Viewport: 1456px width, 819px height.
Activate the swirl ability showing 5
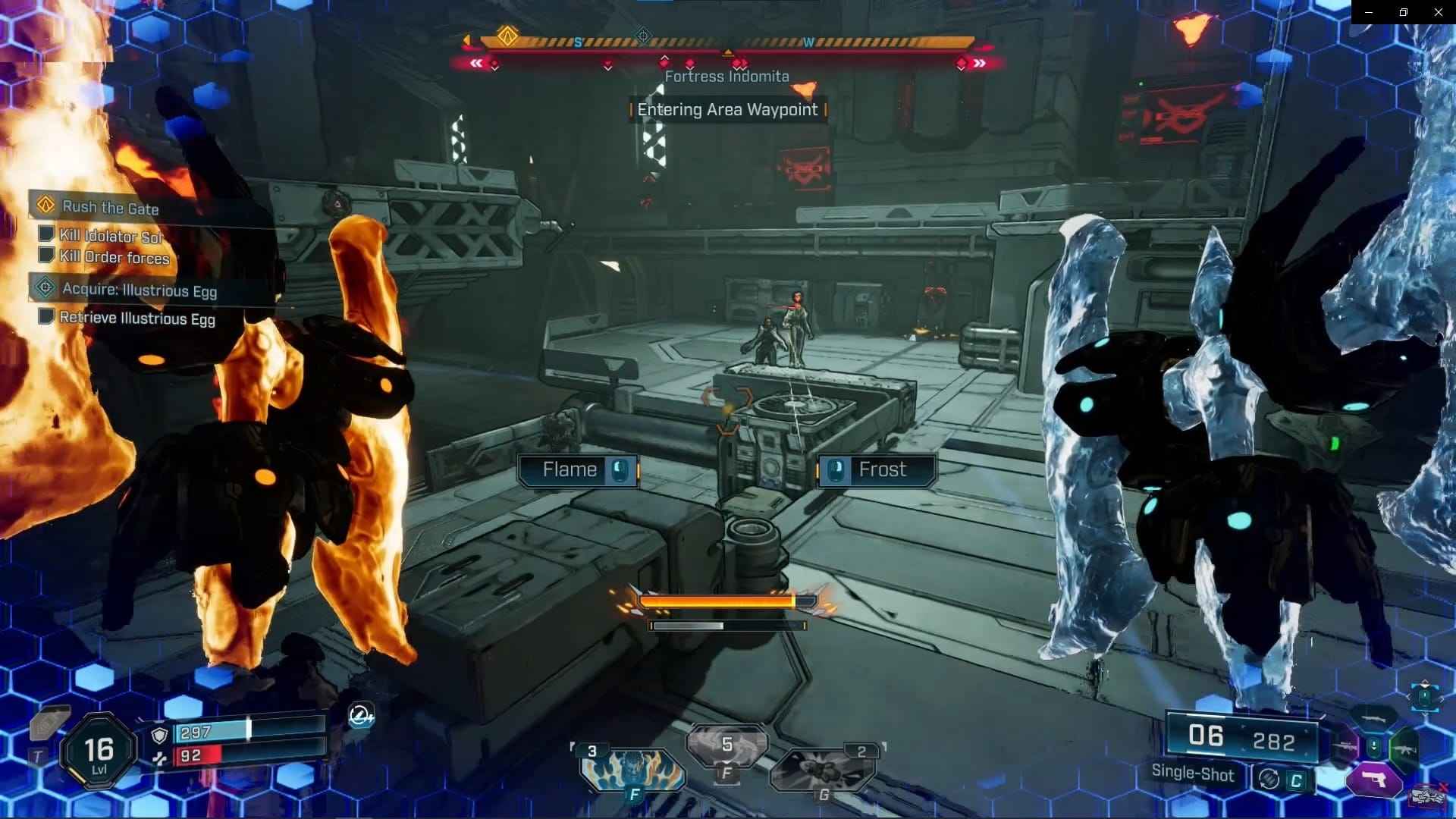coord(726,747)
